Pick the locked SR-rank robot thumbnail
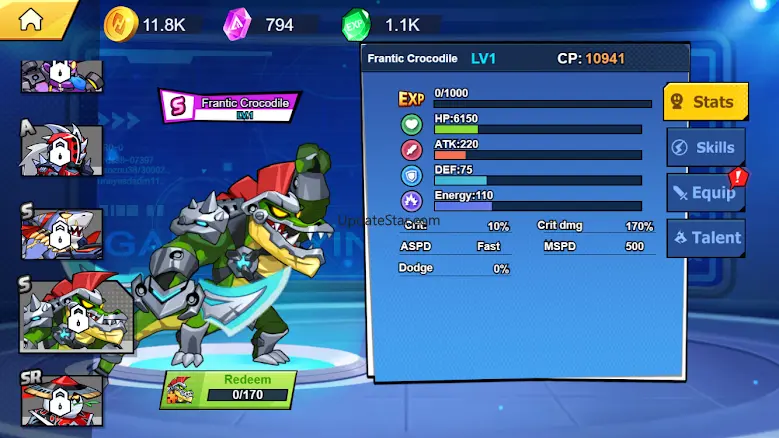This screenshot has height=438, width=779. coord(62,401)
